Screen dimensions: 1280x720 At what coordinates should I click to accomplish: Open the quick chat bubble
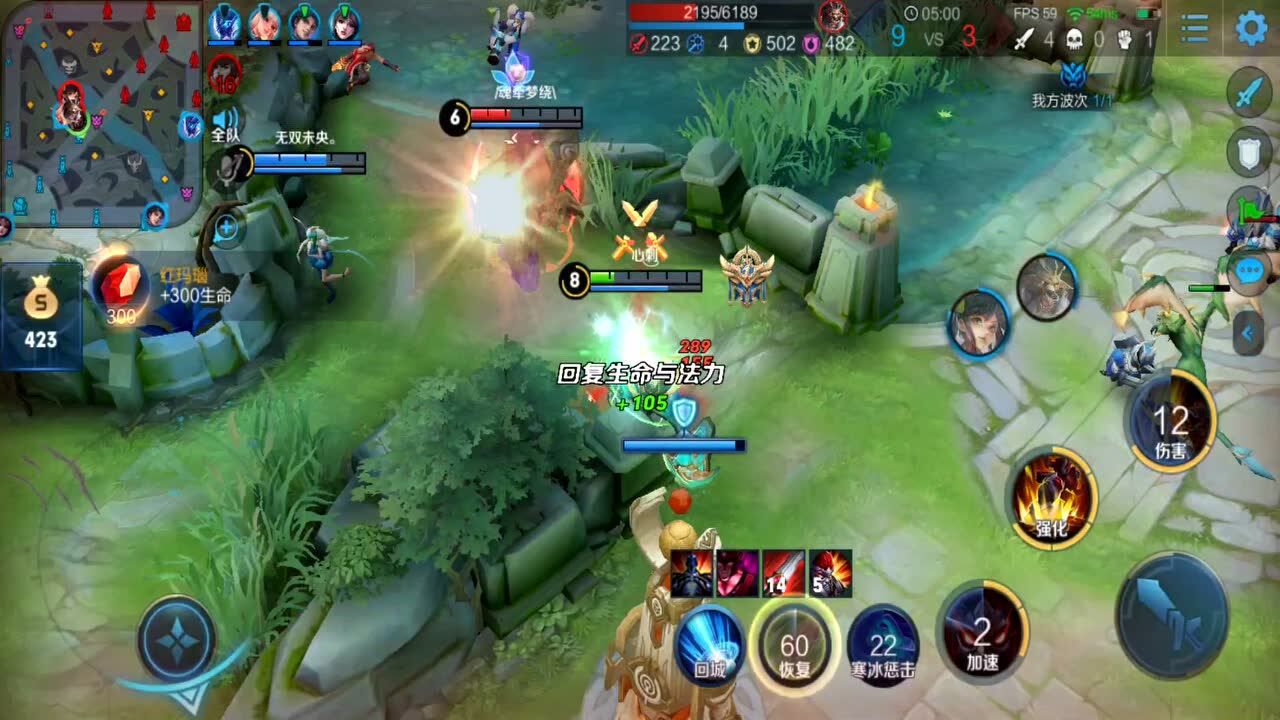[x=1249, y=270]
